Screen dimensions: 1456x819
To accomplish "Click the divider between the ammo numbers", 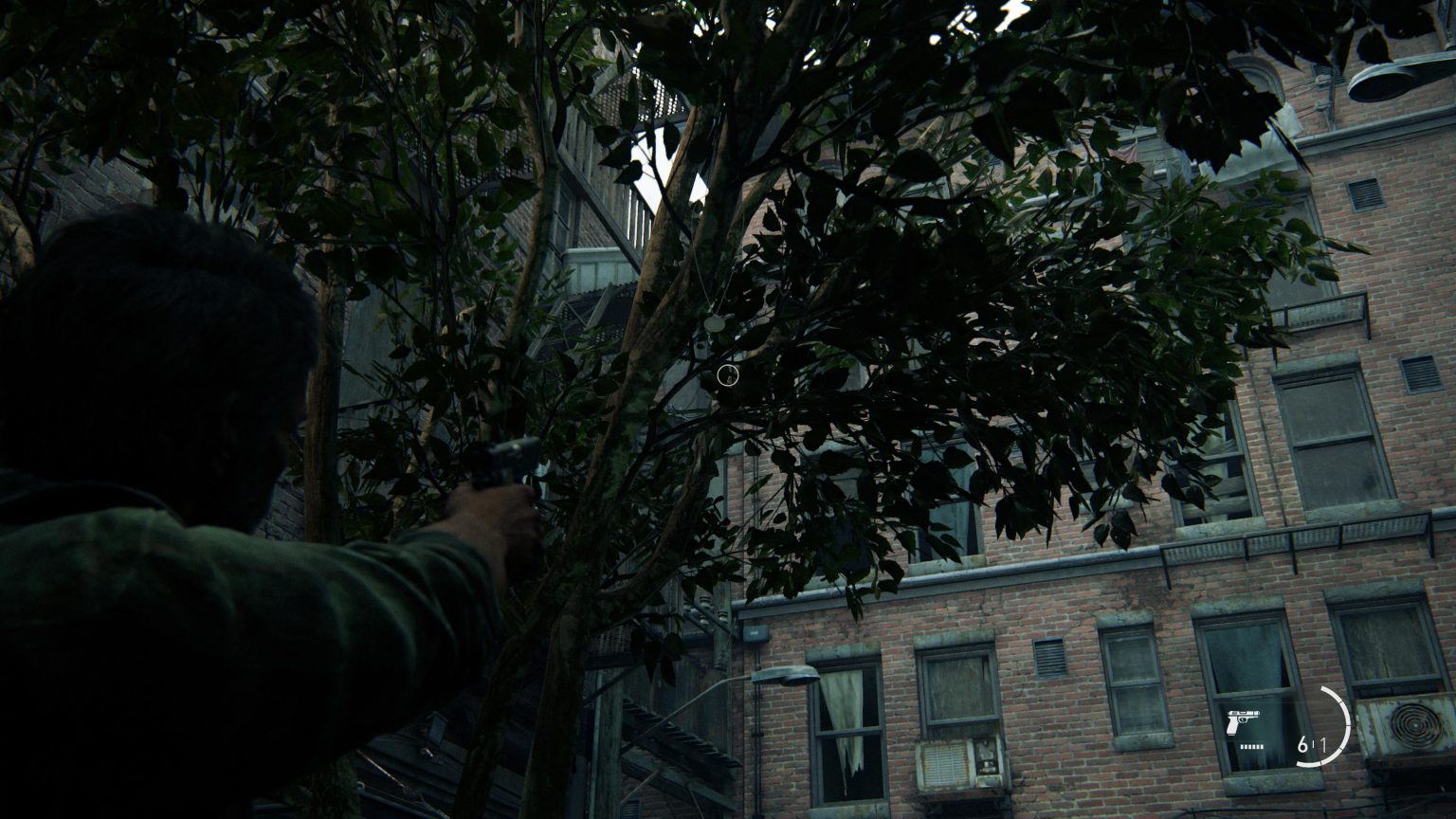I will pyautogui.click(x=1314, y=743).
